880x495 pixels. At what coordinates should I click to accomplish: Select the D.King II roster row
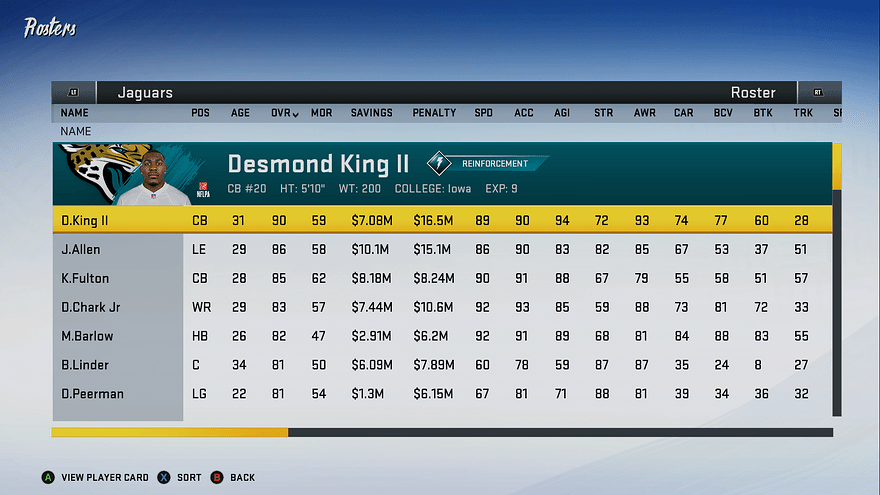tap(440, 220)
